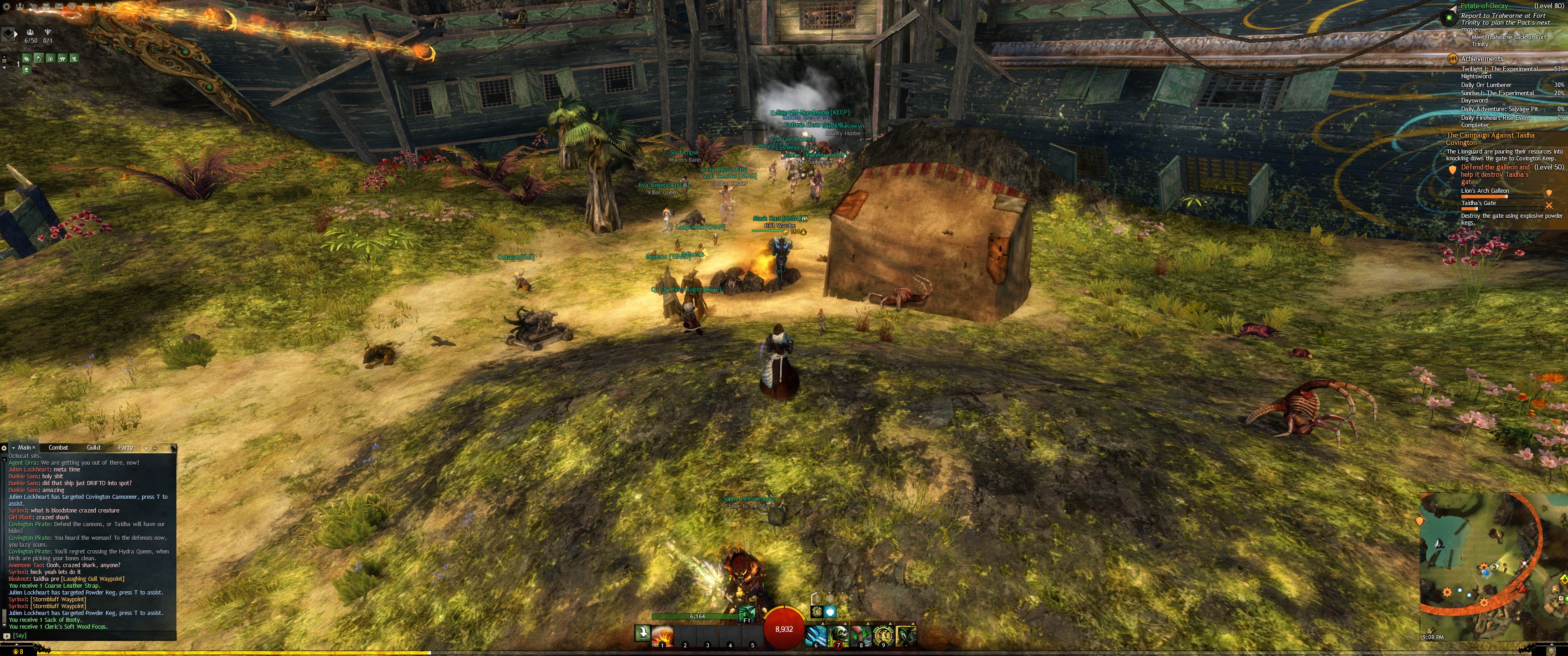
Task: Activate the green skull utility skill
Action: [x=839, y=636]
